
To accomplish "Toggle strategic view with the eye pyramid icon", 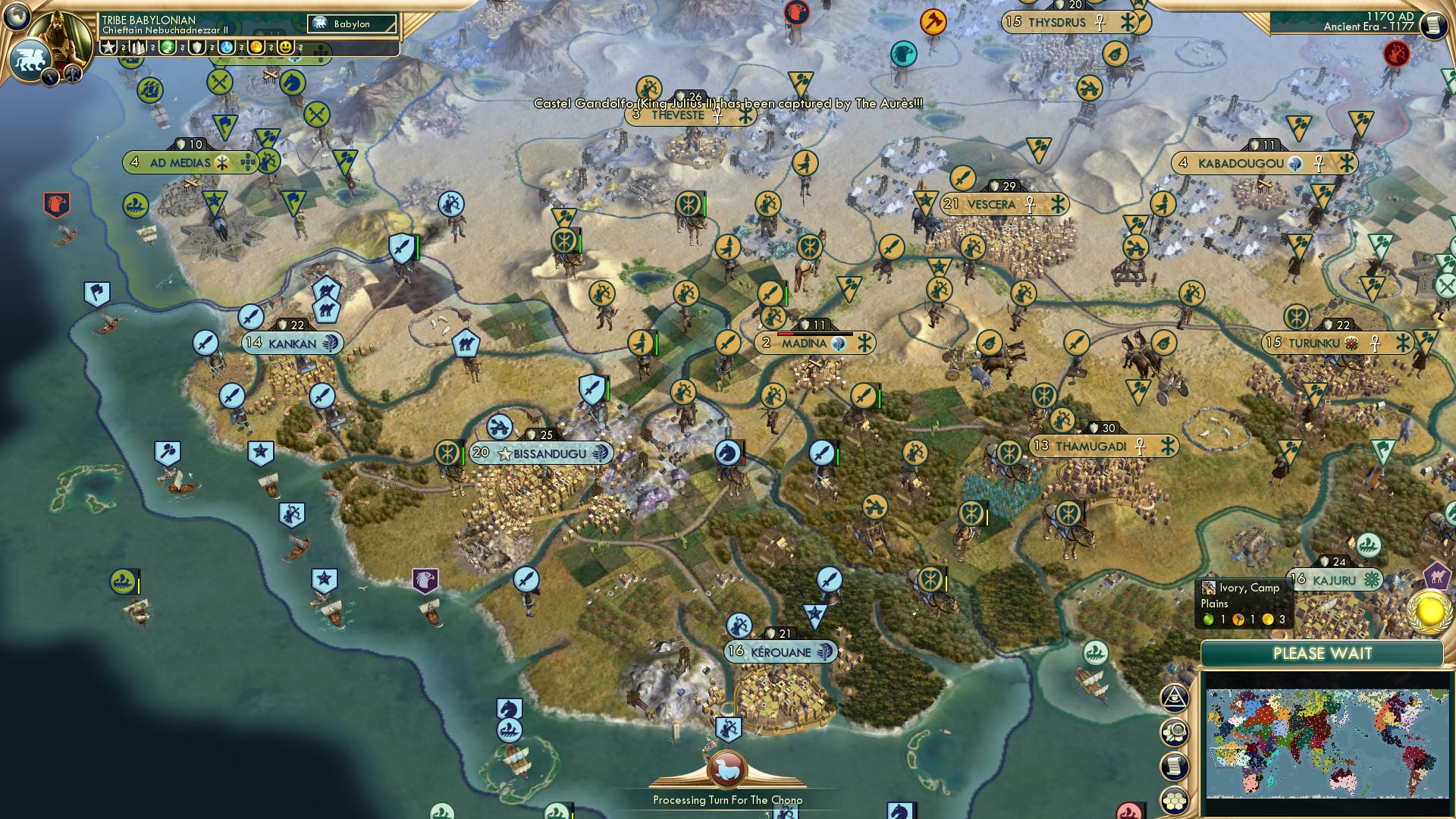I will [1174, 698].
